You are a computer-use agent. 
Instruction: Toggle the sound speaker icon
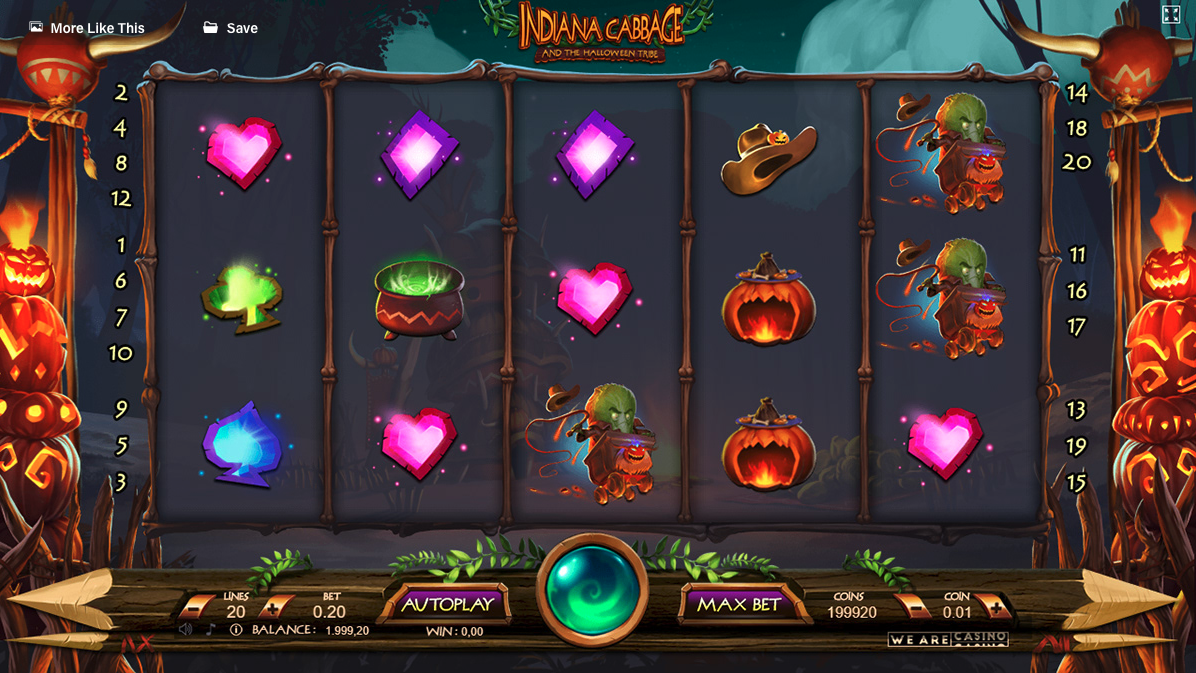point(186,630)
